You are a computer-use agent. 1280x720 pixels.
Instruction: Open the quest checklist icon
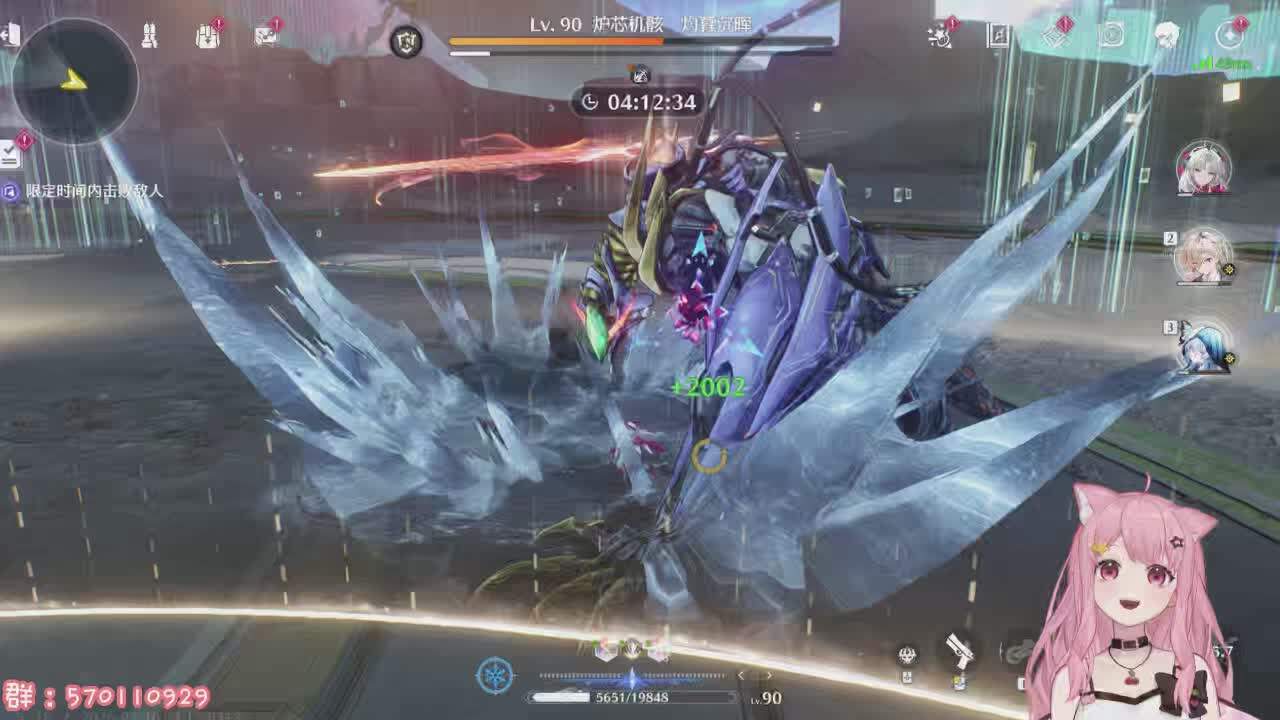[10, 154]
